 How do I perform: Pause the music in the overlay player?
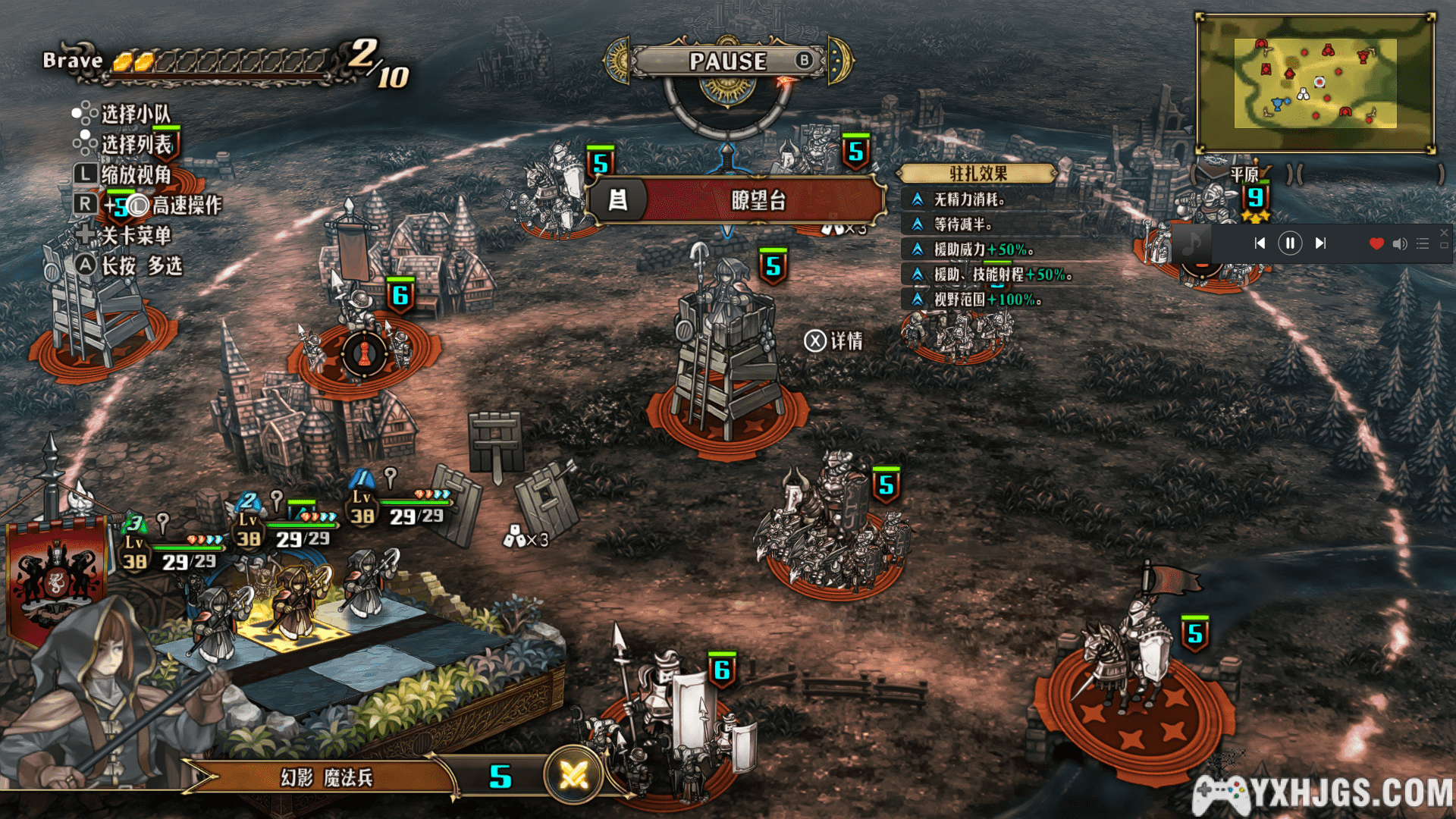[x=1290, y=243]
